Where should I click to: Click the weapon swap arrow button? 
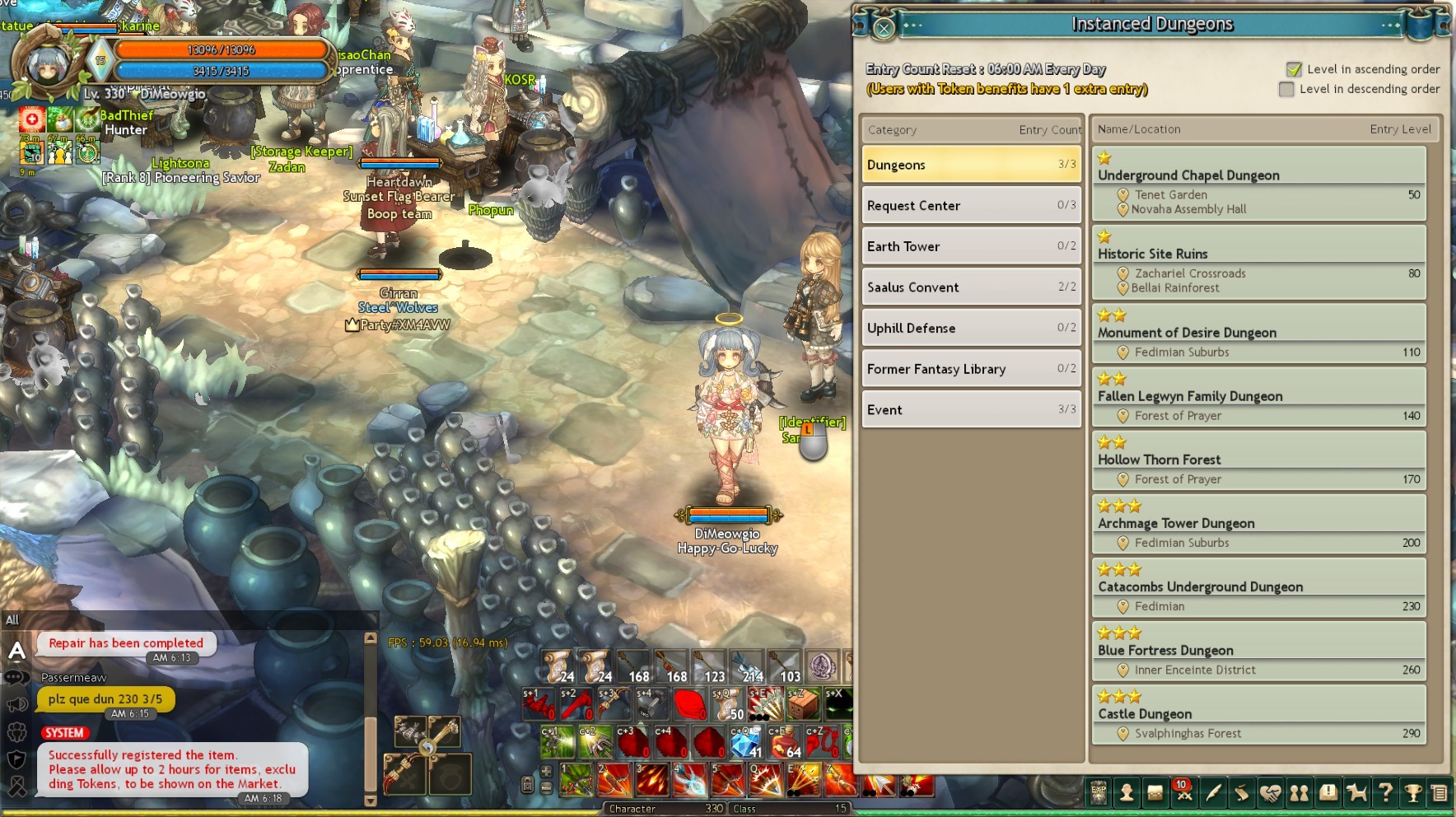coord(427,748)
